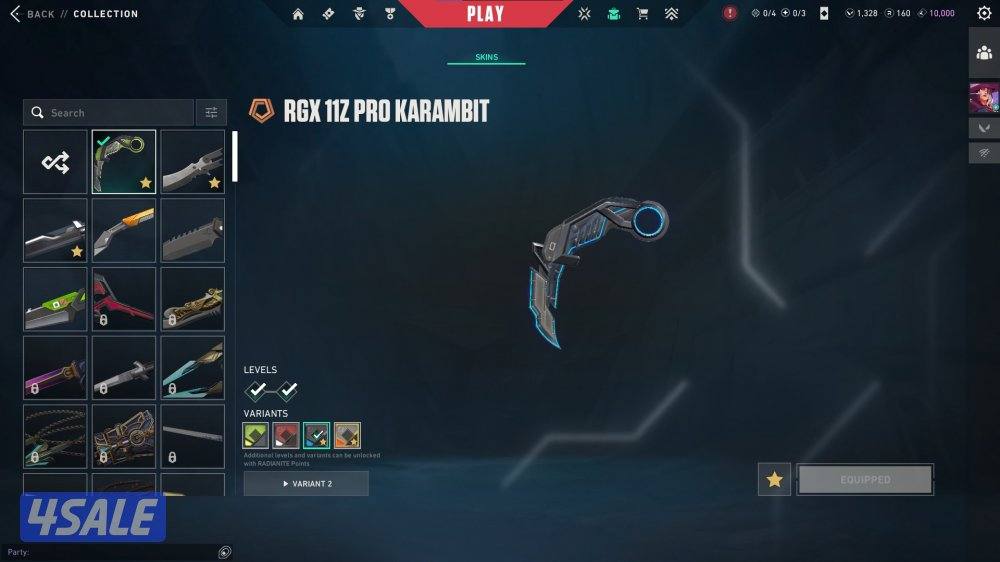Image resolution: width=1000 pixels, height=562 pixels.
Task: Click the red alert notification icon
Action: click(730, 13)
